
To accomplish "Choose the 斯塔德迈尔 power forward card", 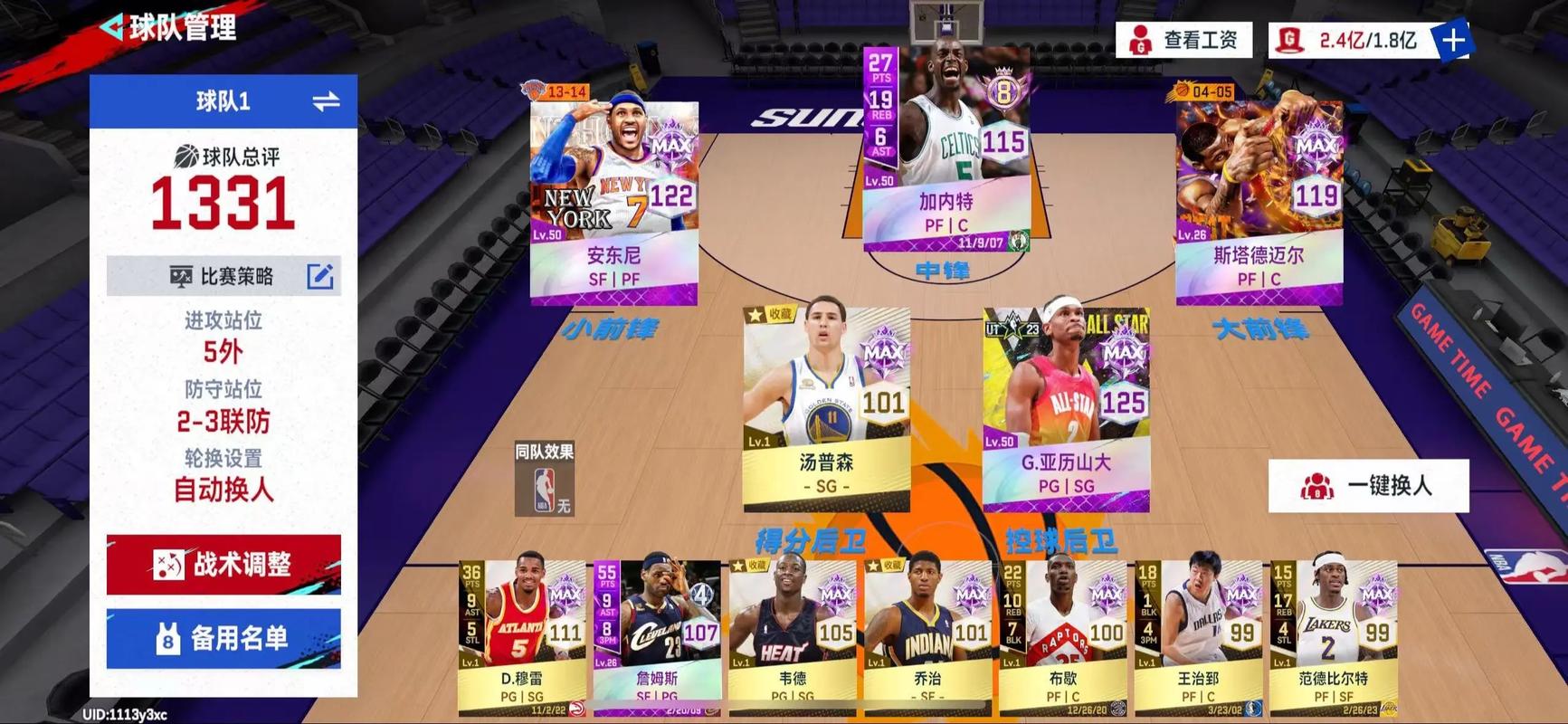I will 1259,204.
